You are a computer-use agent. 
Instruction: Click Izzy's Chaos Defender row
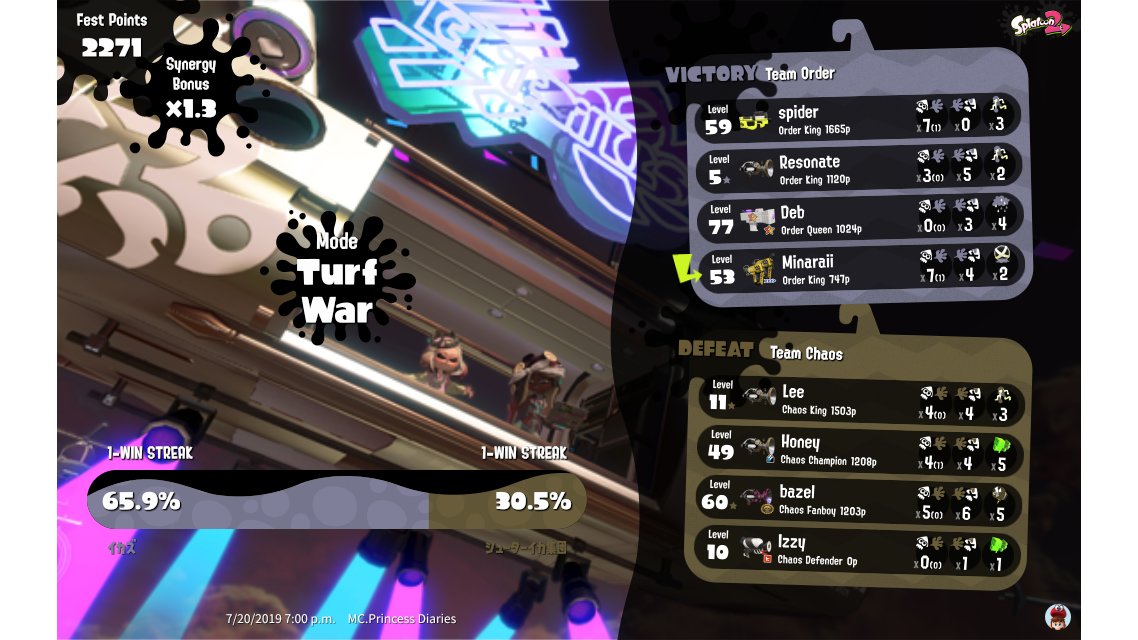[x=860, y=550]
